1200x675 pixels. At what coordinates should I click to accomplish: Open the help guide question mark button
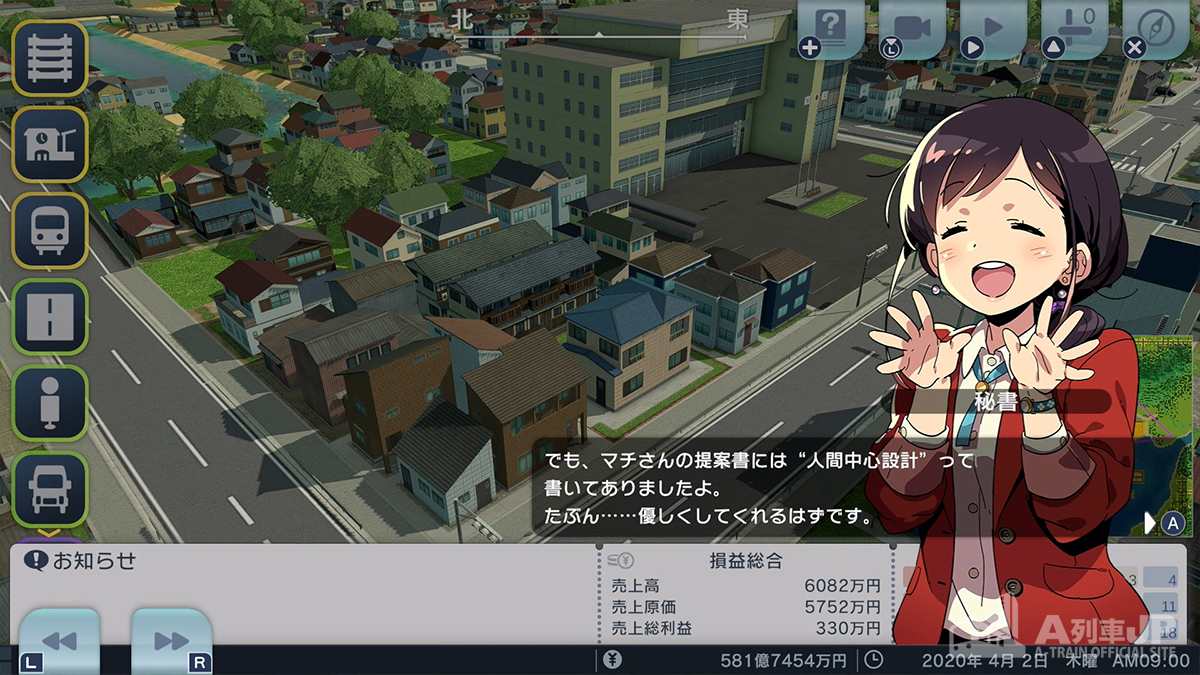832,28
